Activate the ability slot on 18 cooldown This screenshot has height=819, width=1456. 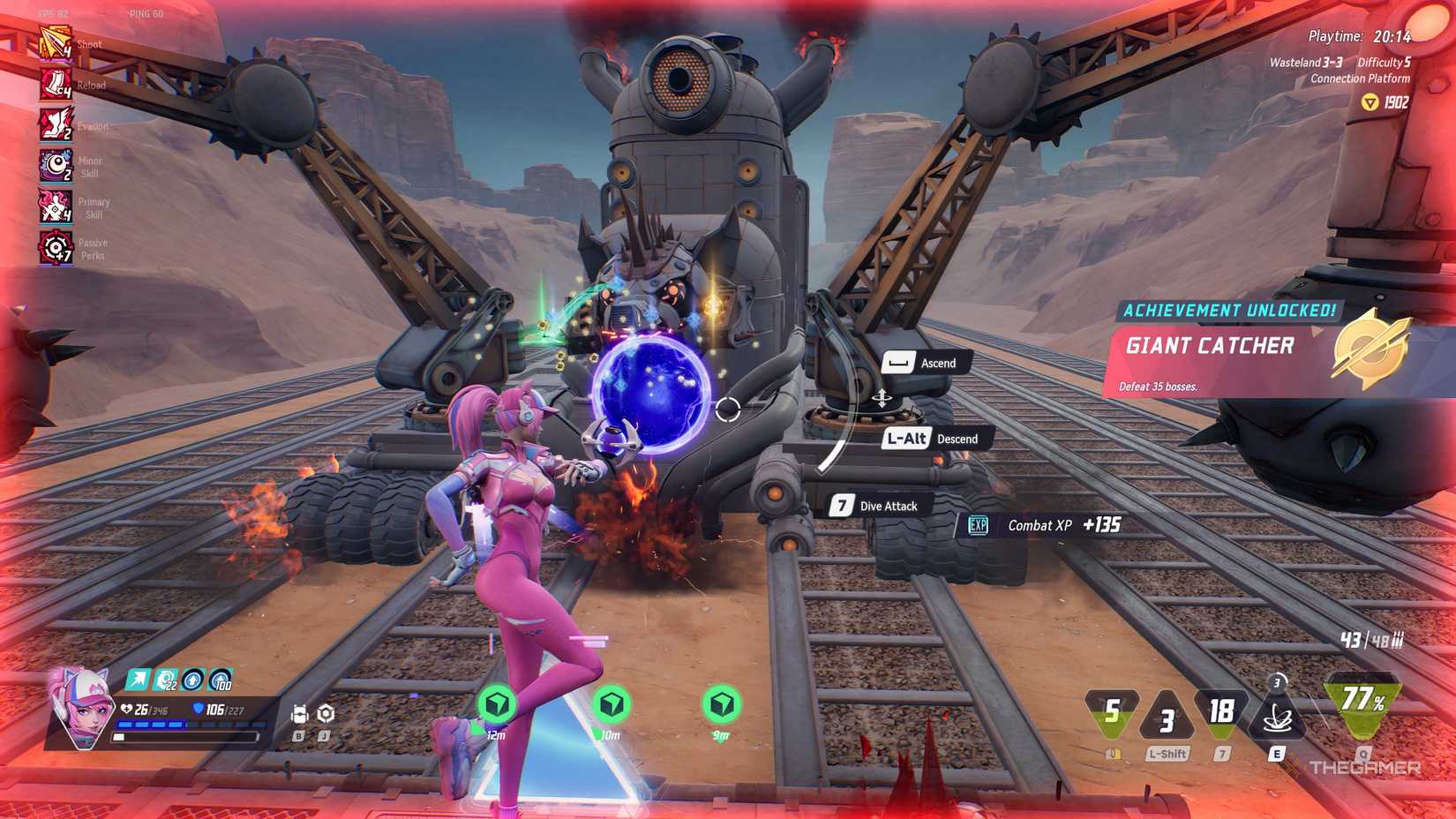click(1221, 711)
